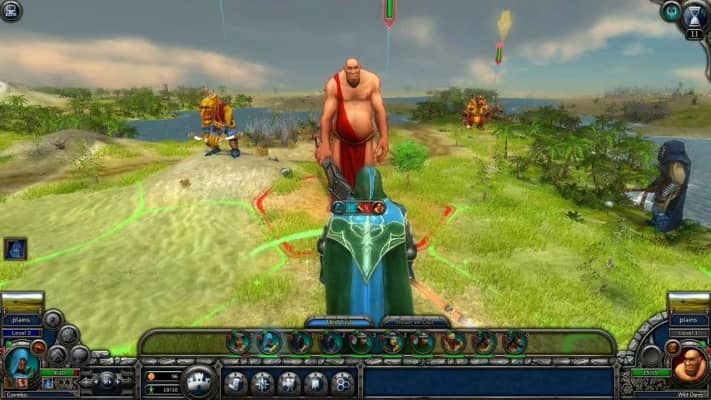Select the highlighted hooded unit in turn queue
711x400 pixels.
point(269,342)
